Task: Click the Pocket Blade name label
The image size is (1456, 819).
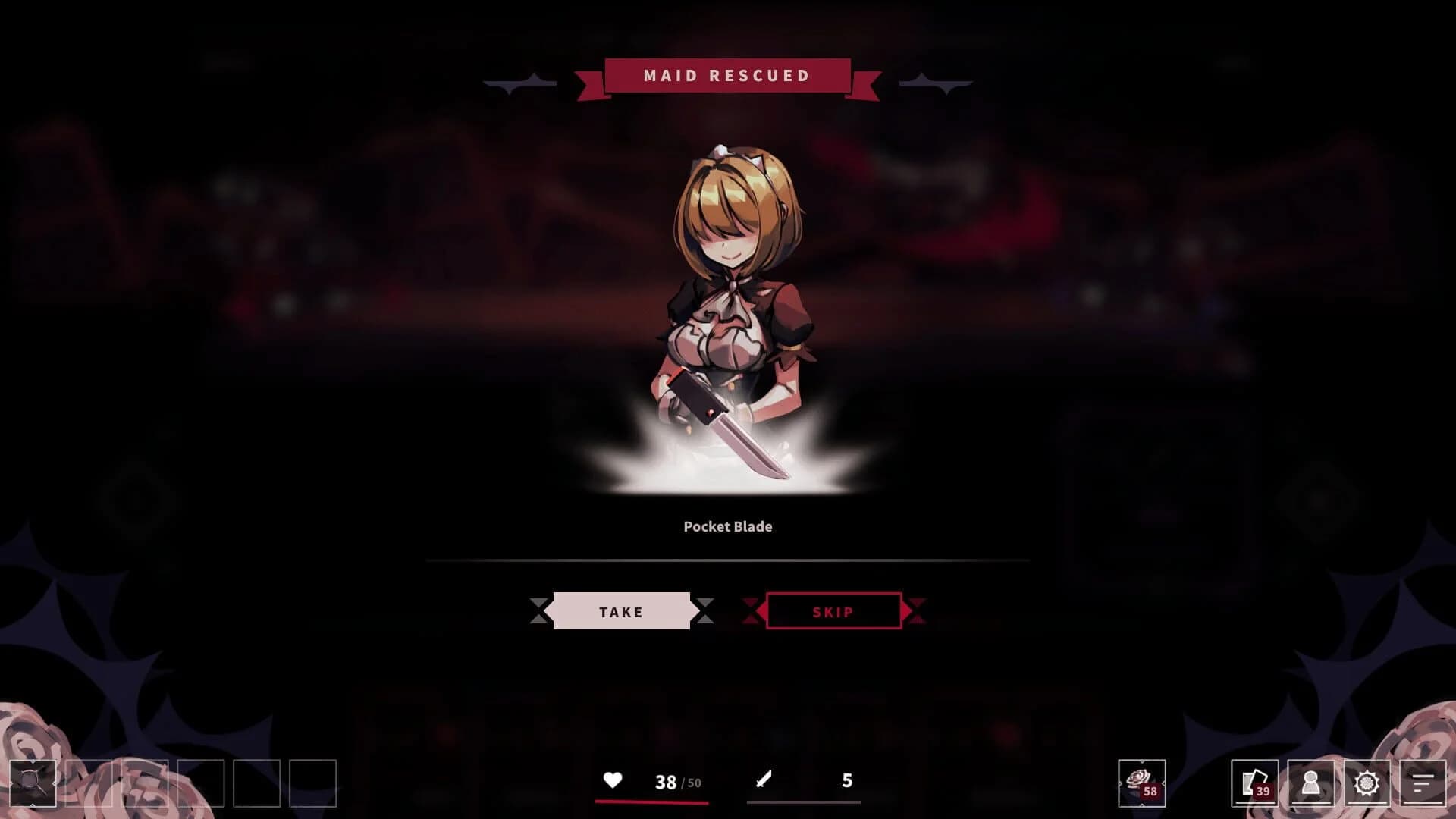Action: tap(727, 526)
